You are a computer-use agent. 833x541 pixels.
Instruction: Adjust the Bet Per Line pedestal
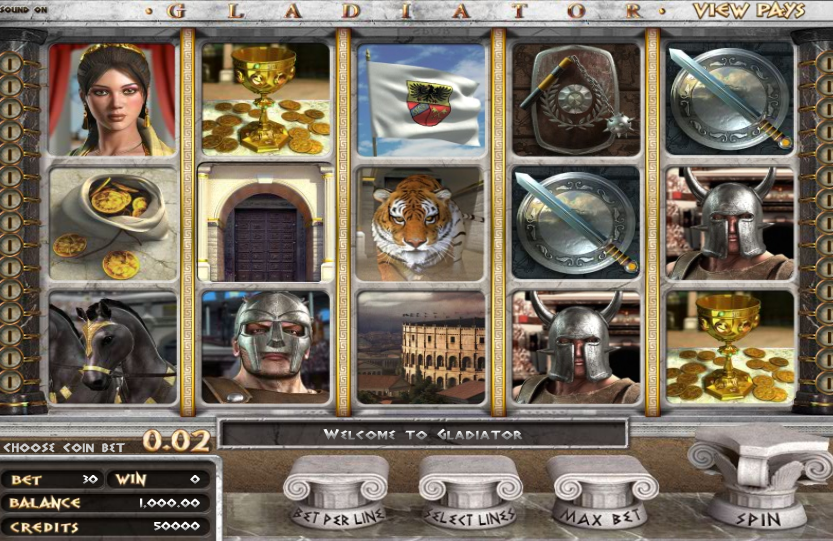pyautogui.click(x=335, y=495)
